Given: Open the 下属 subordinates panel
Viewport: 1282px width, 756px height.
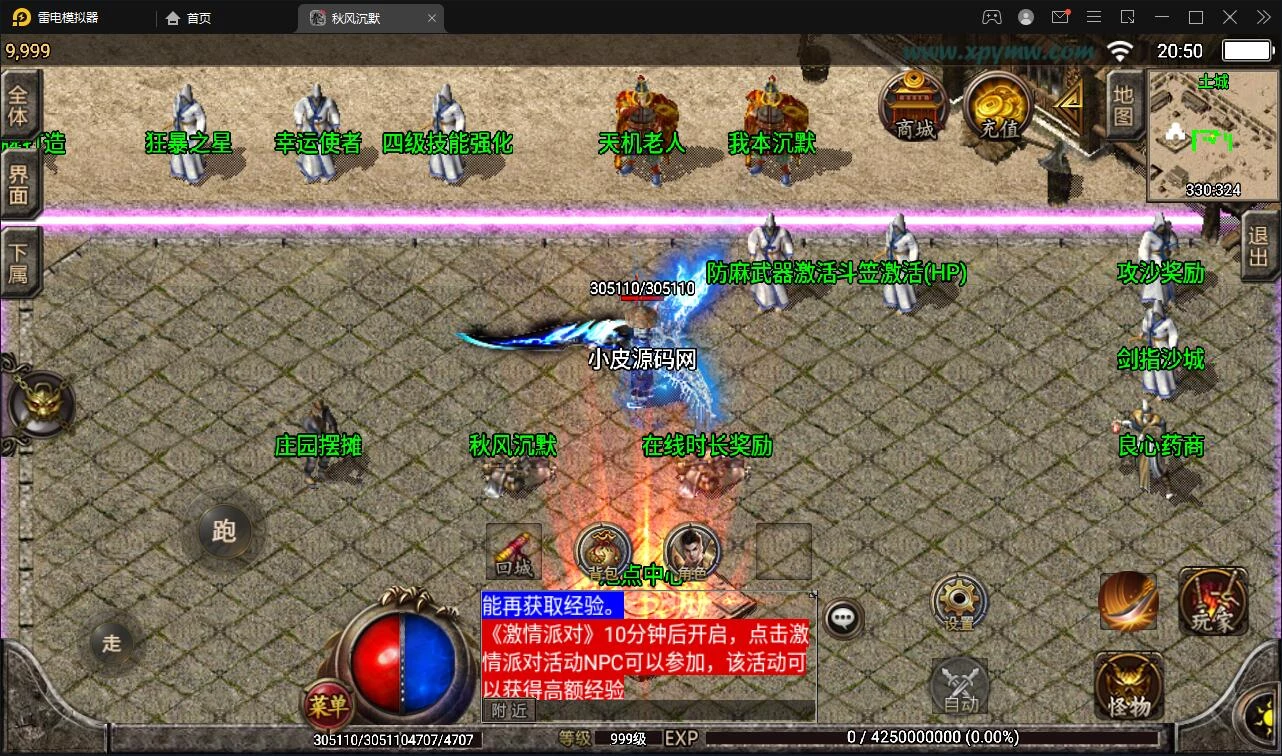Looking at the screenshot, I should 19,262.
